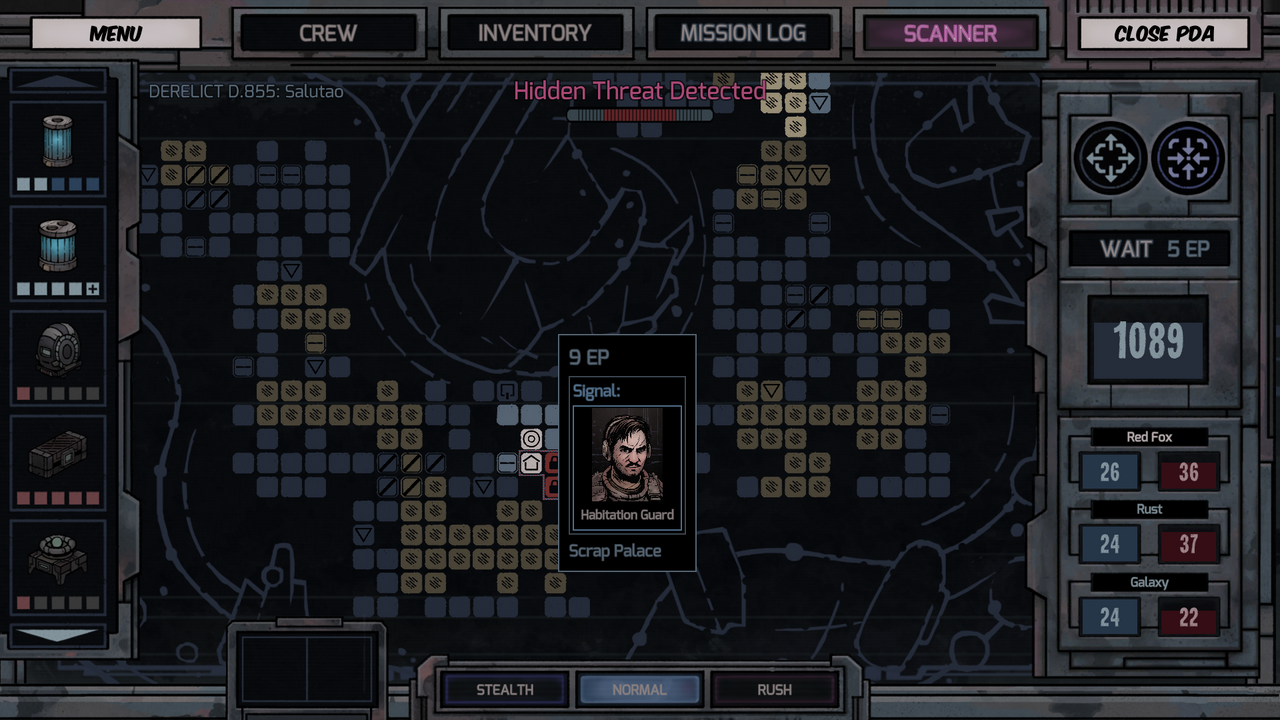Click CLOSE PDA to exit the scanner
The width and height of the screenshot is (1280, 720).
1163,34
